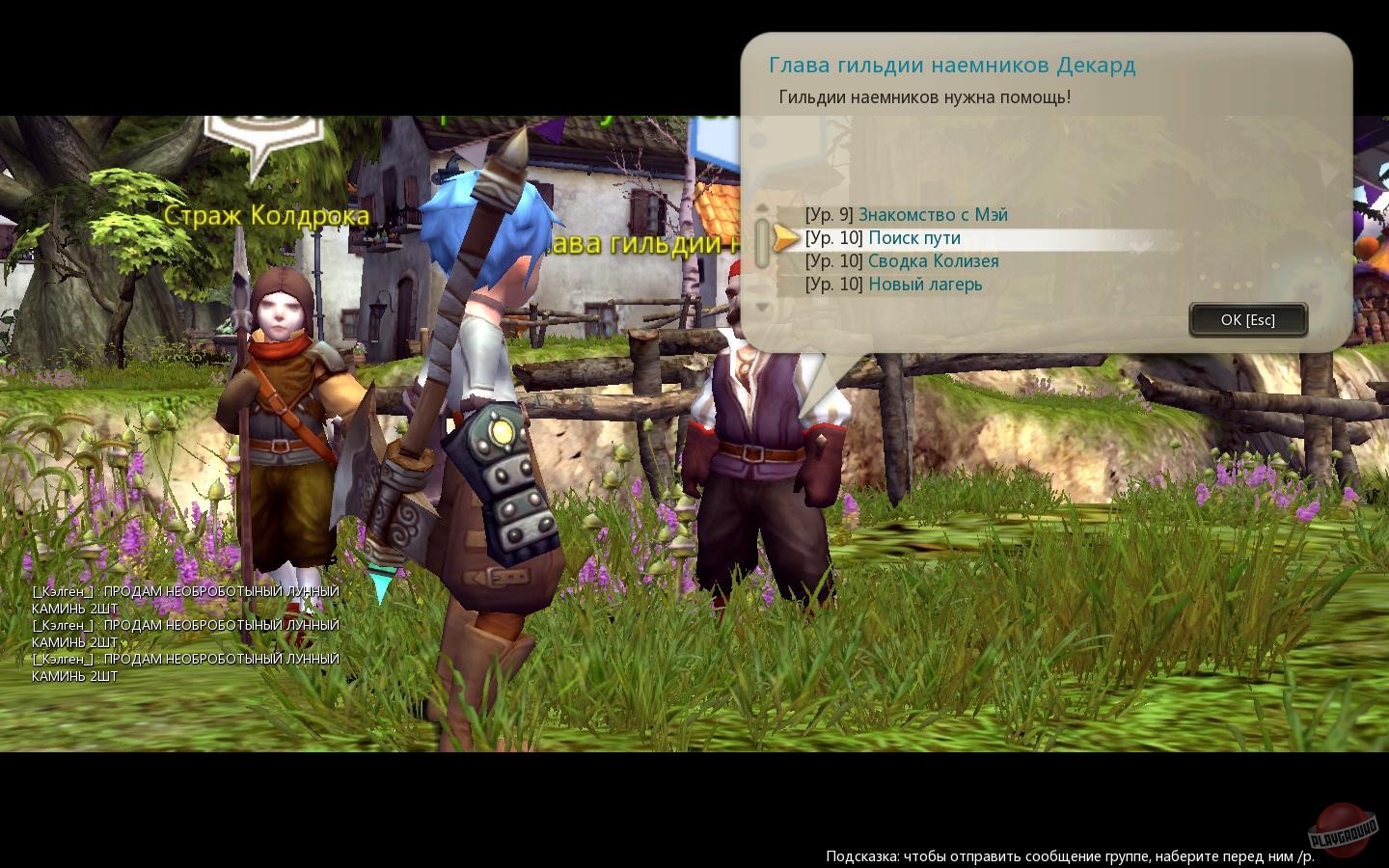The height and width of the screenshot is (868, 1389).
Task: Click the yellow arrow pointer beside 'Поиск пути'
Action: click(x=785, y=238)
